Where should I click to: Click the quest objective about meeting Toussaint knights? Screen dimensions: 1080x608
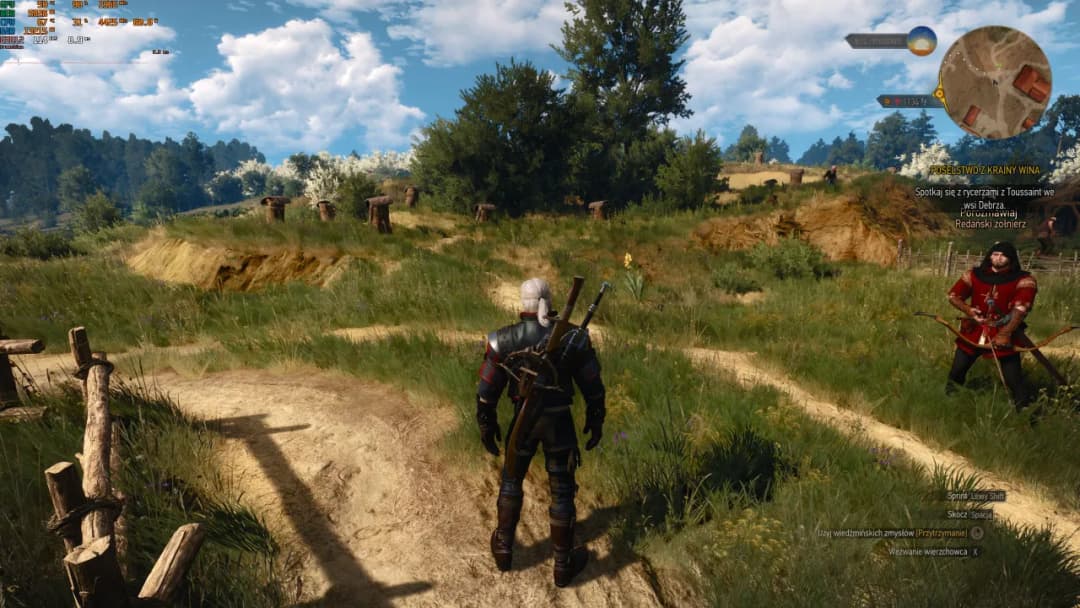[984, 195]
